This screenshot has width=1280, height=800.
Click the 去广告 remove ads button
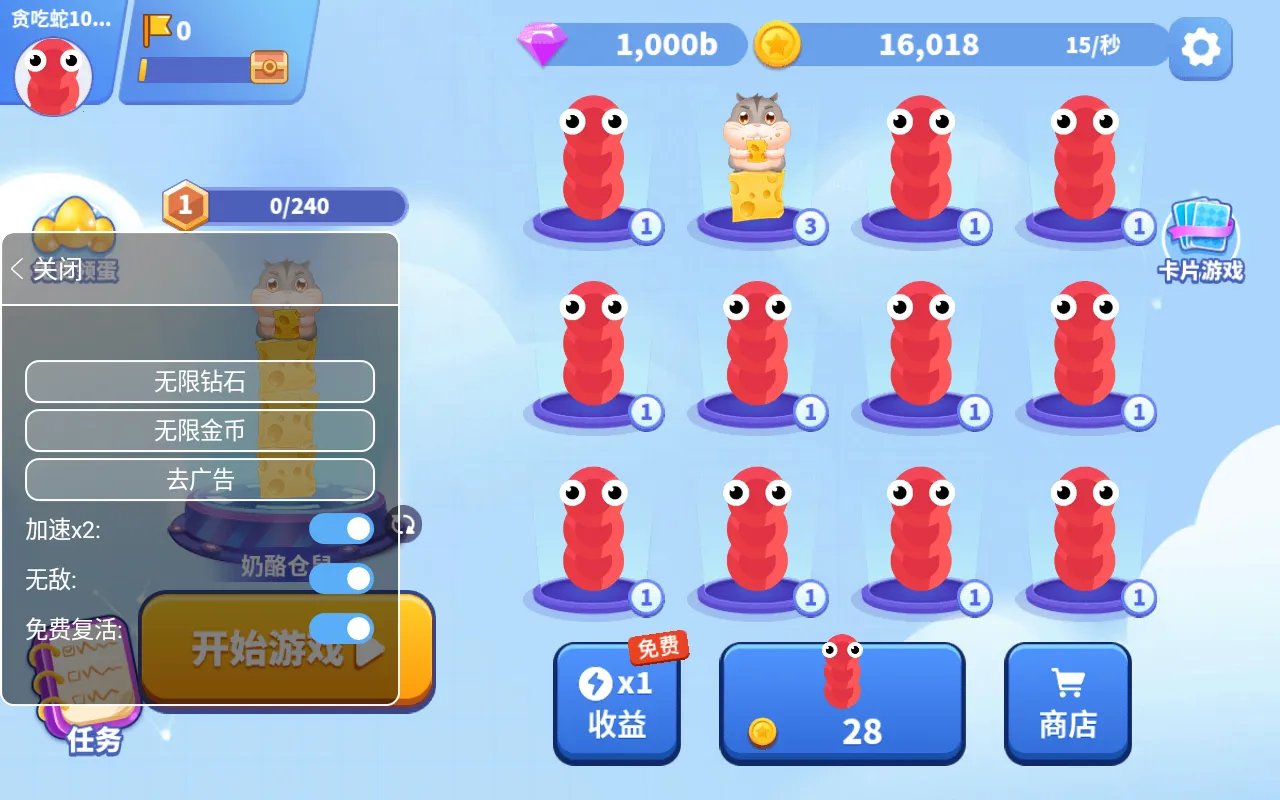(x=199, y=480)
